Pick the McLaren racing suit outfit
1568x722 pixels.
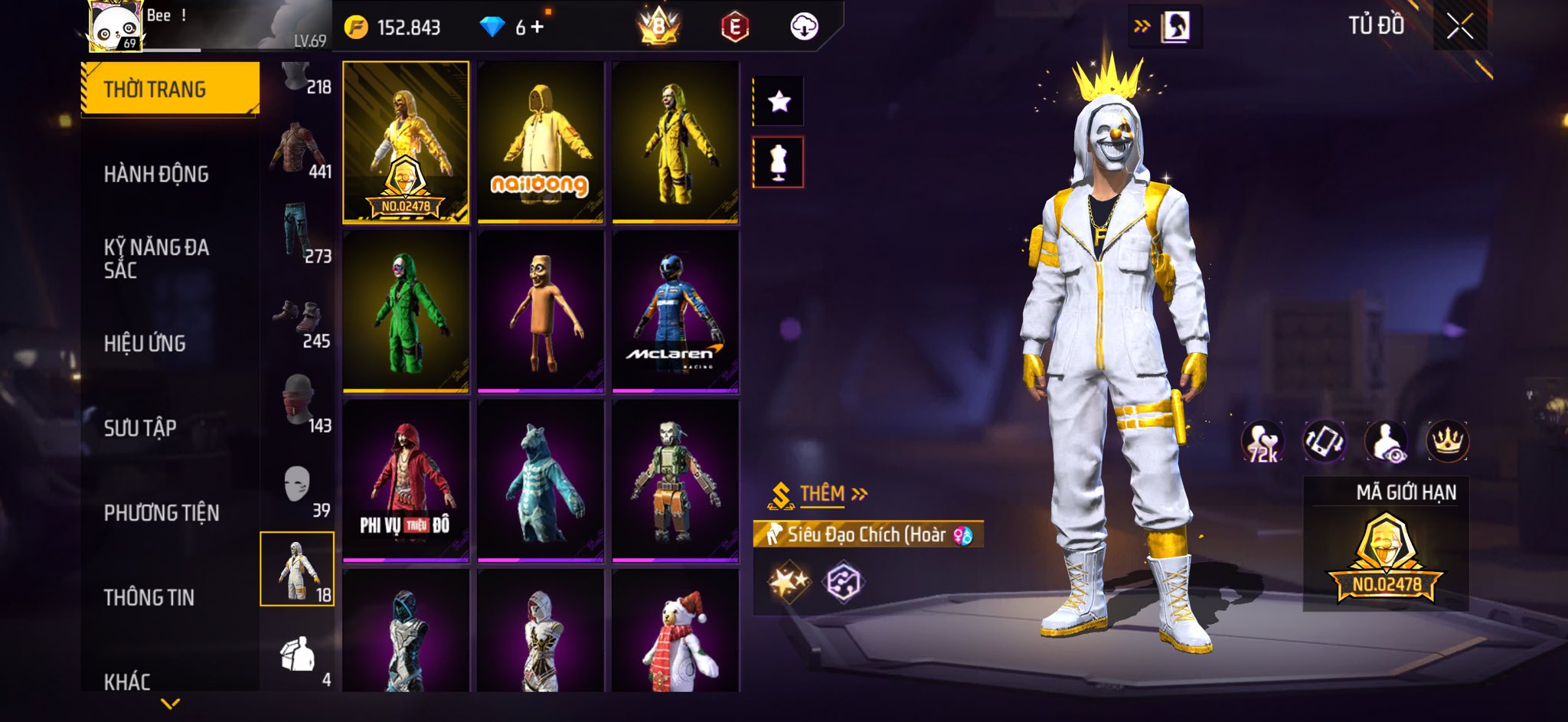point(675,312)
